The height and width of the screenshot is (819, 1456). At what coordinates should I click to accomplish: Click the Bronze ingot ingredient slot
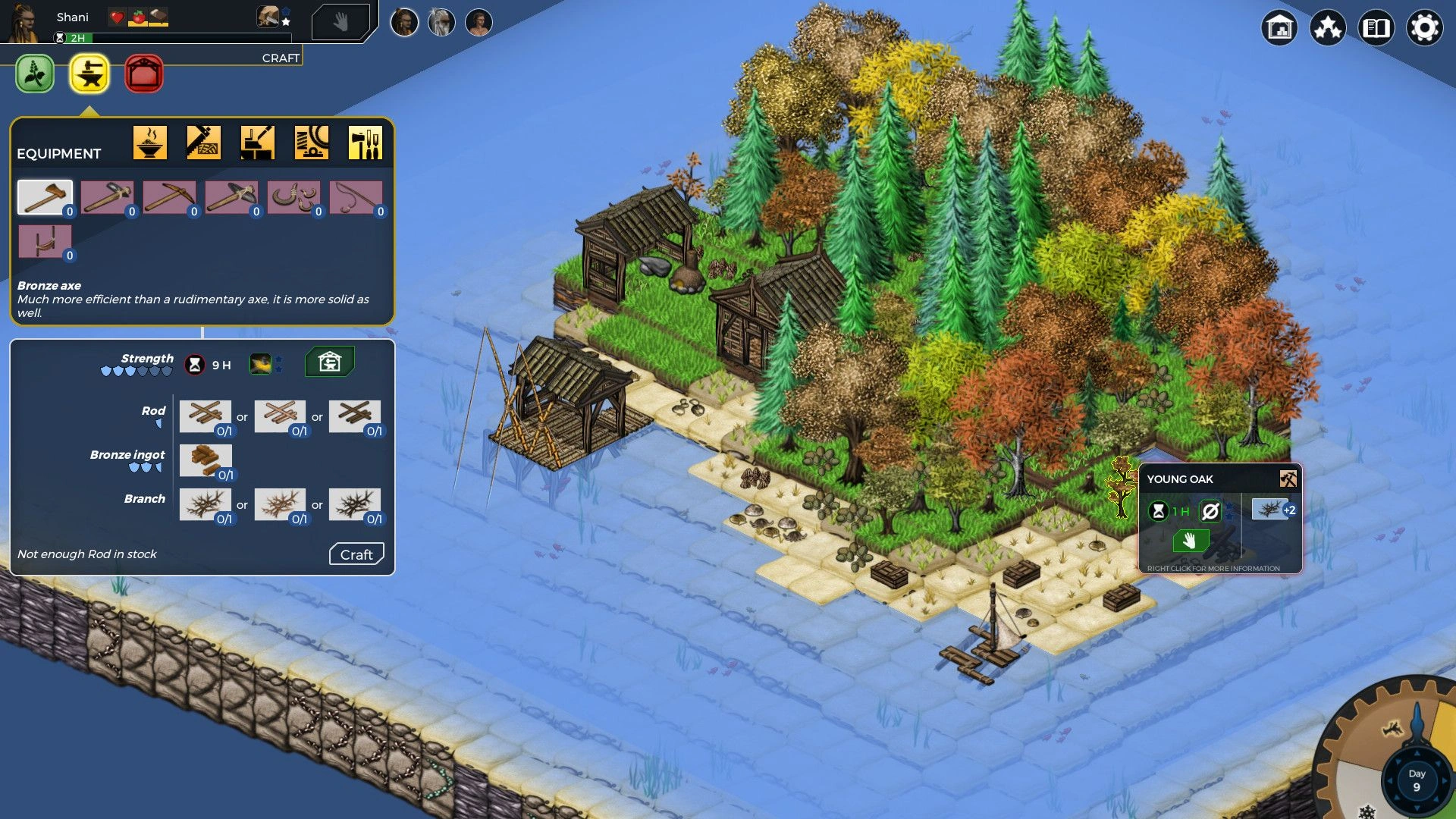[x=206, y=460]
